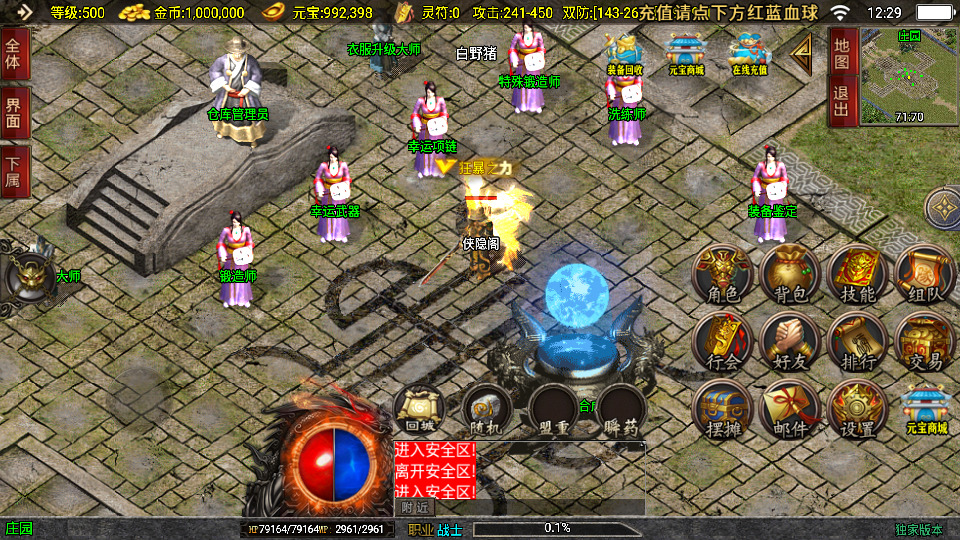The height and width of the screenshot is (540, 960).
Task: Open the 在线充值 online recharge icon
Action: (x=748, y=55)
